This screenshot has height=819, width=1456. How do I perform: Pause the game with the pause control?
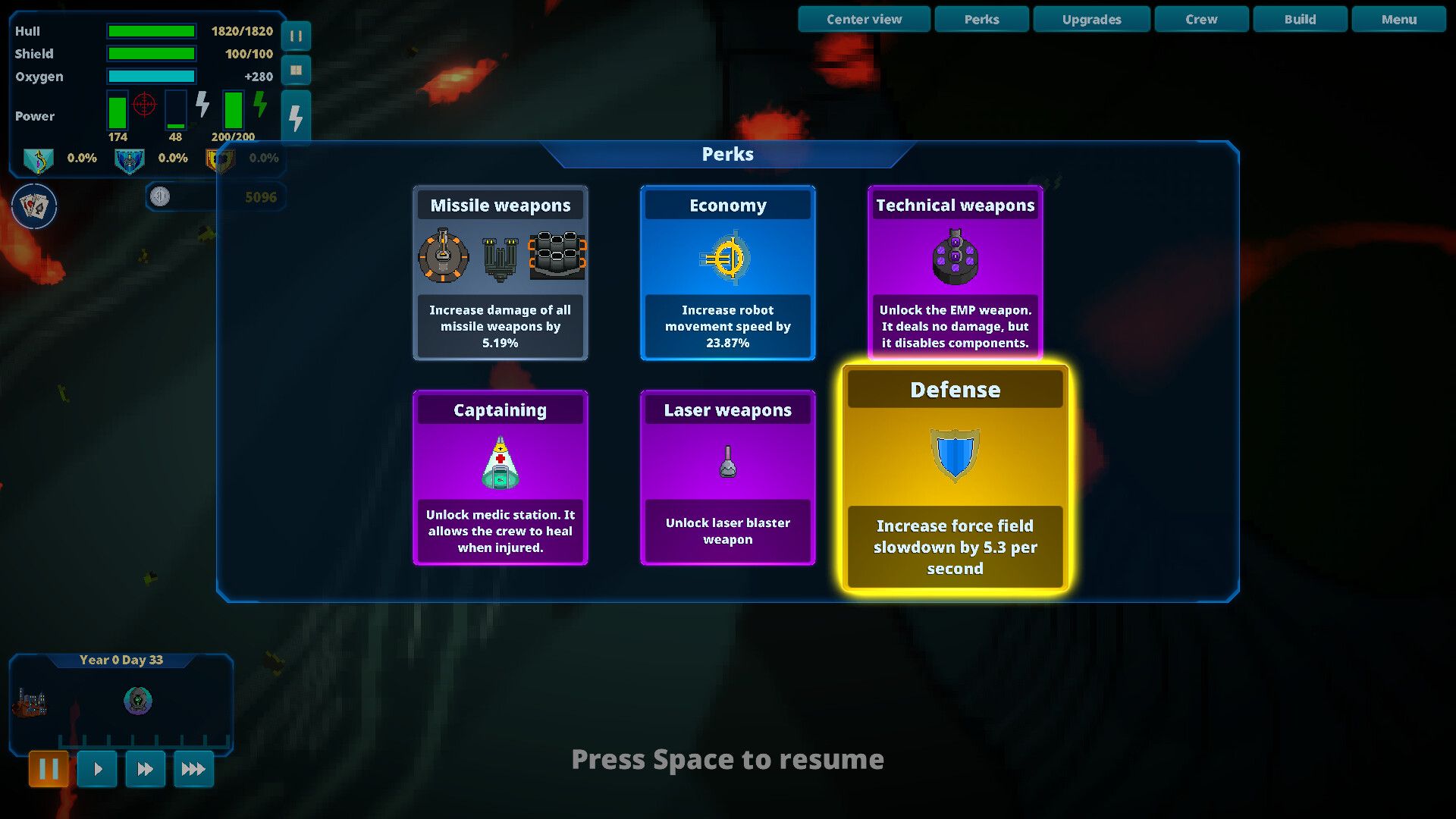[49, 768]
